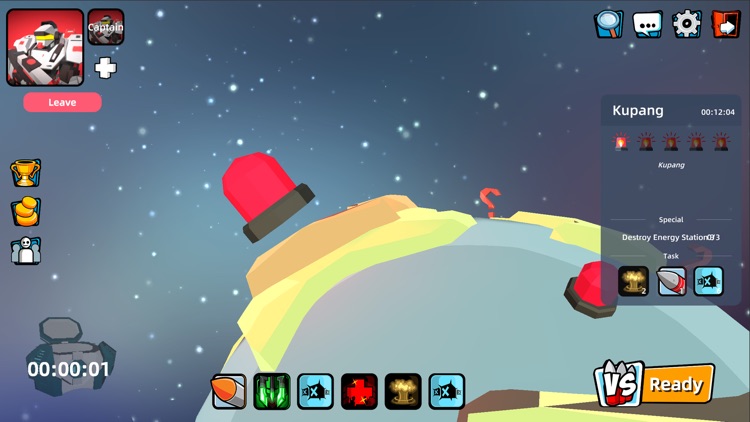Open the gold coins shop icon
This screenshot has height=422, width=750.
click(x=26, y=212)
